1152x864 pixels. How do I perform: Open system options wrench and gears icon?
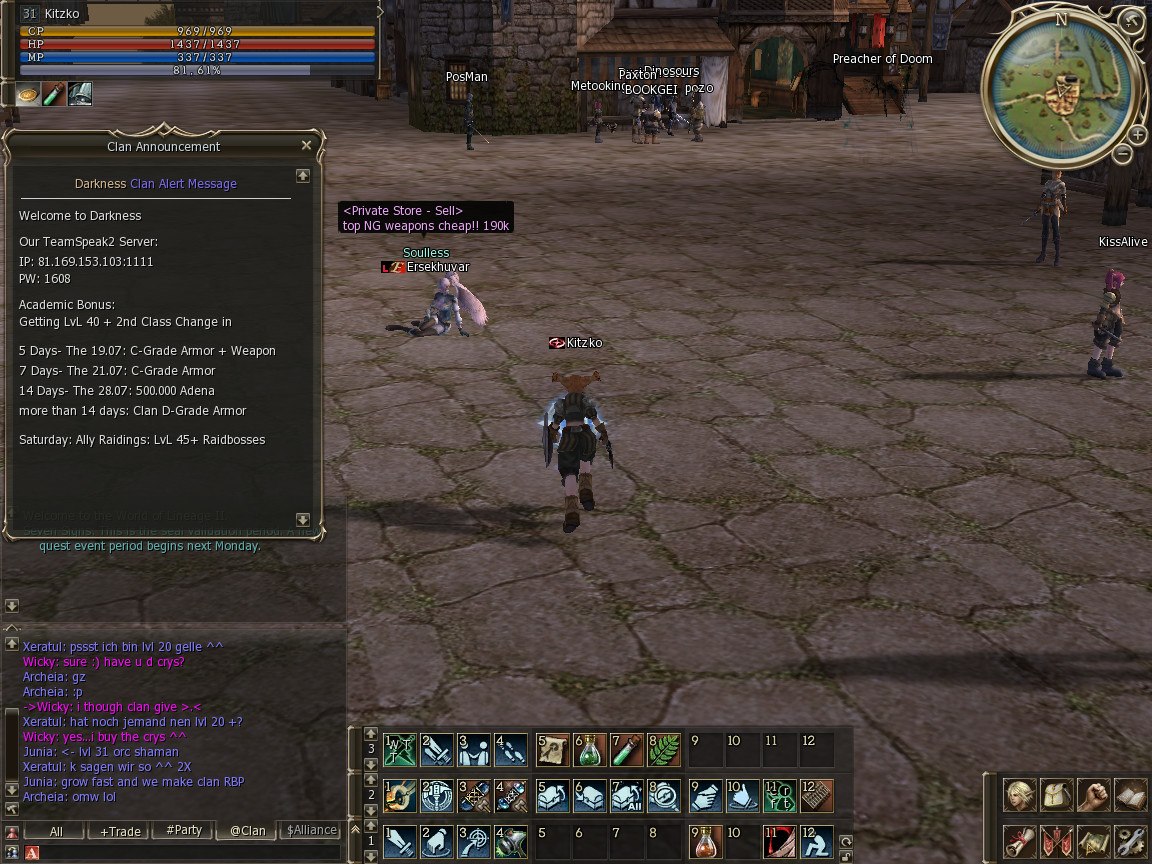pyautogui.click(x=1130, y=839)
